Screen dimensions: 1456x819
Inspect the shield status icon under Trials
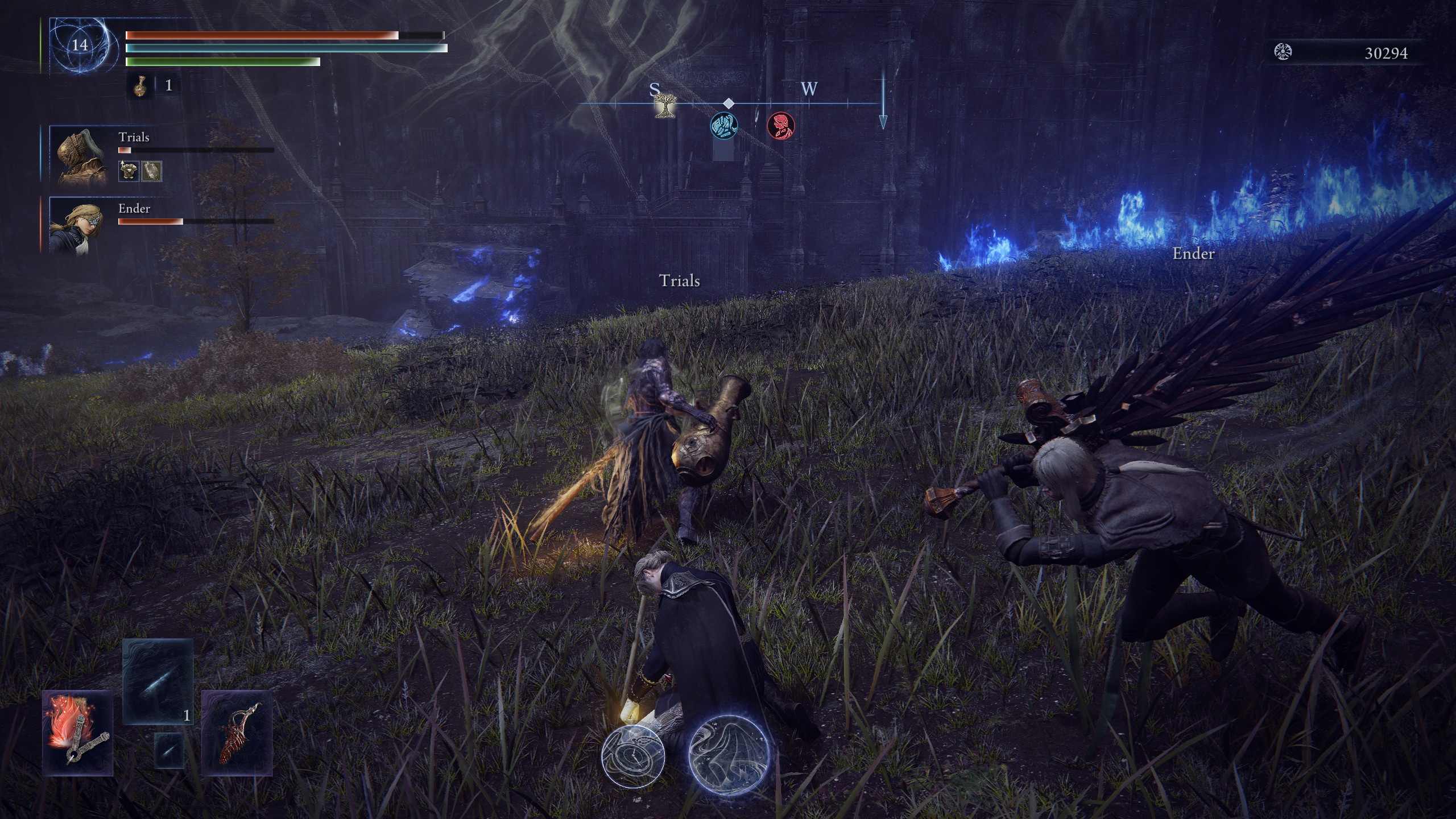click(x=151, y=171)
